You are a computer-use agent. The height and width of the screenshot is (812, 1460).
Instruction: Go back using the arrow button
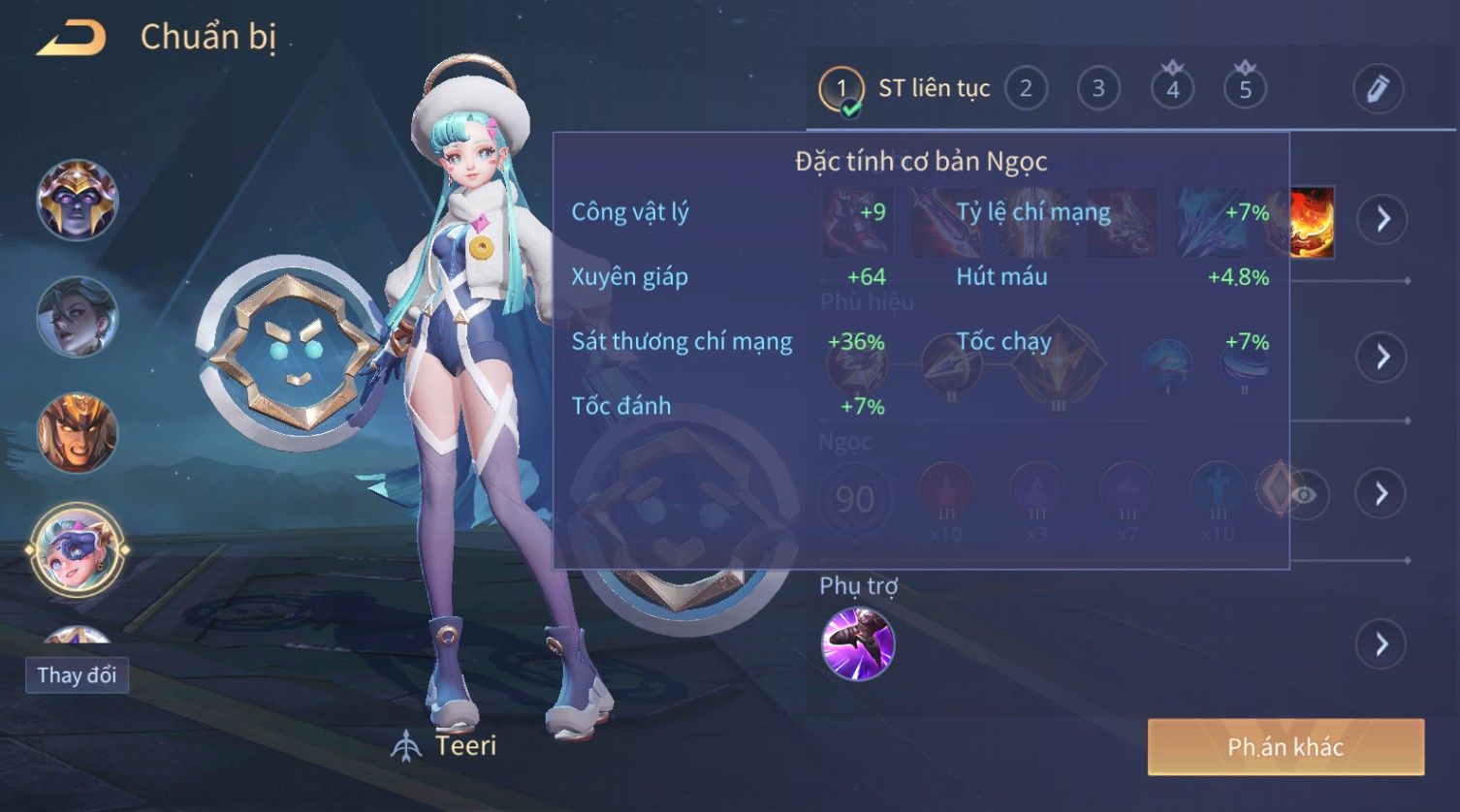pyautogui.click(x=71, y=38)
